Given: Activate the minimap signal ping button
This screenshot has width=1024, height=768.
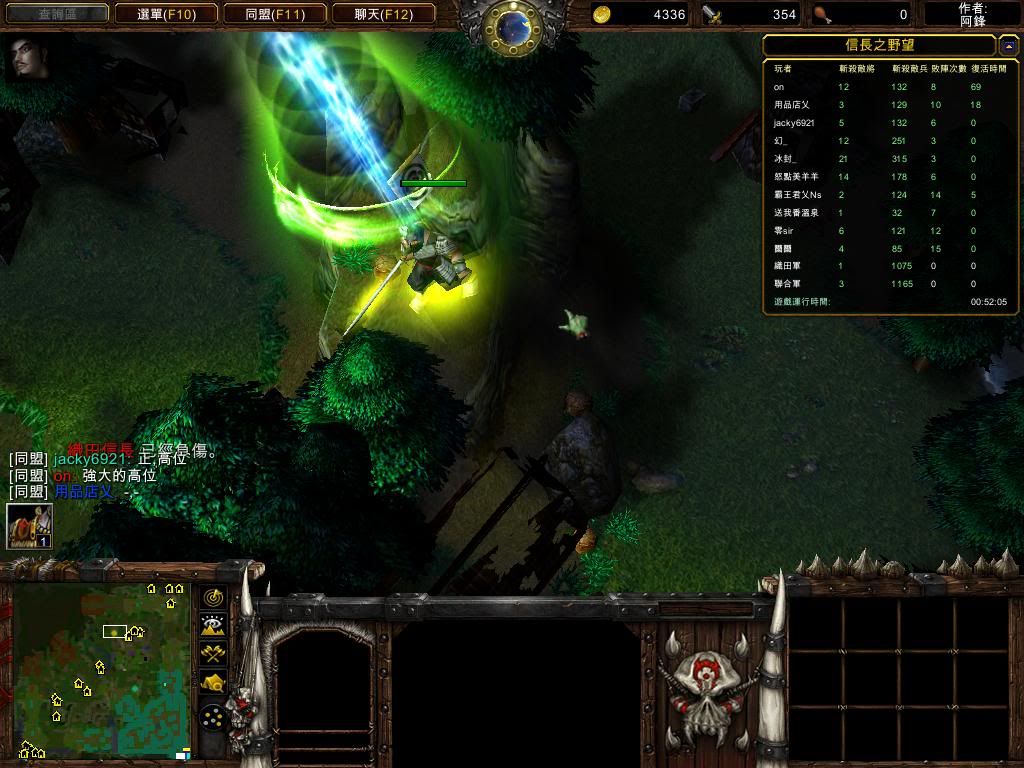Looking at the screenshot, I should 213,598.
